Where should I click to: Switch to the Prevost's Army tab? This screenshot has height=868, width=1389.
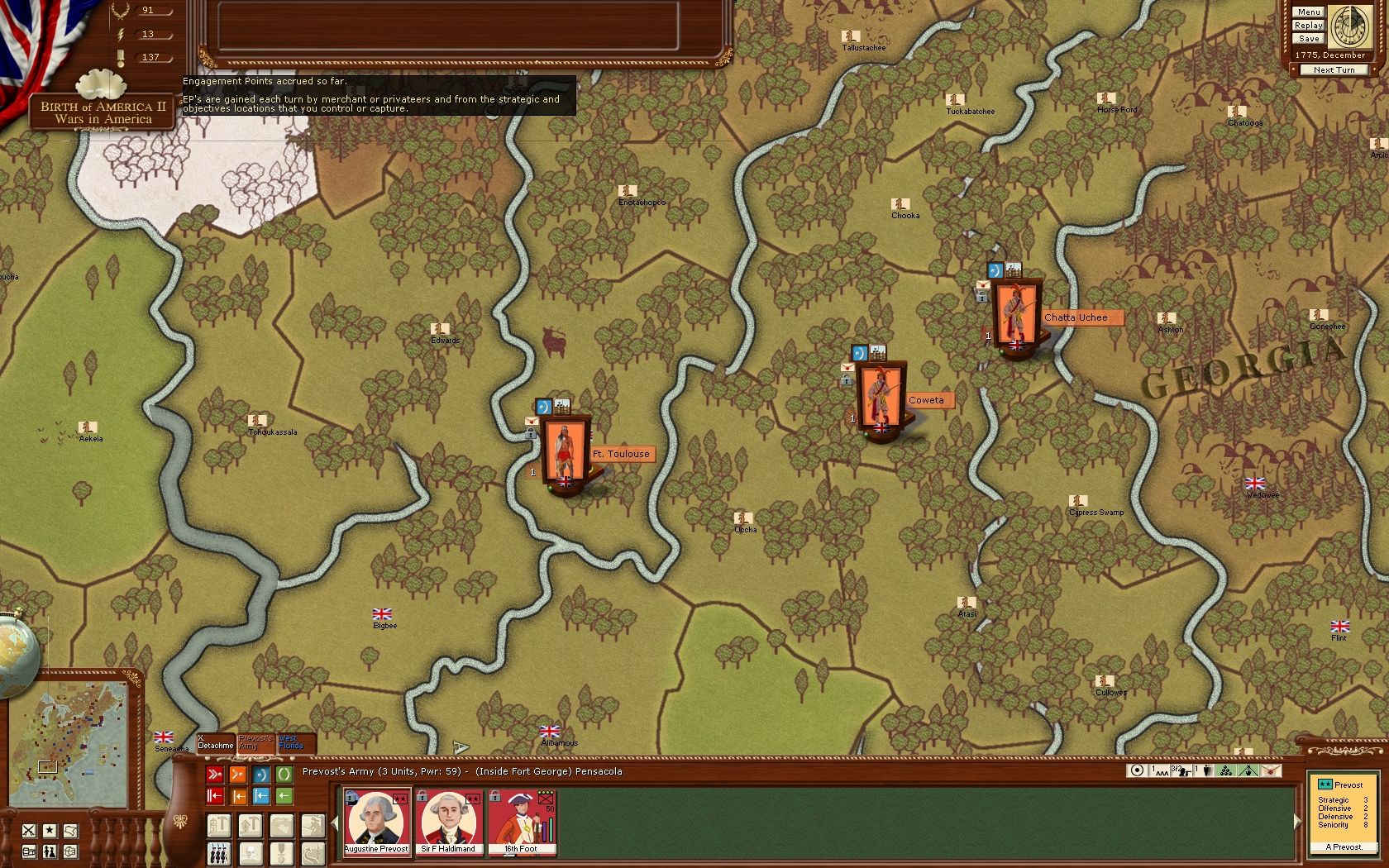(255, 742)
